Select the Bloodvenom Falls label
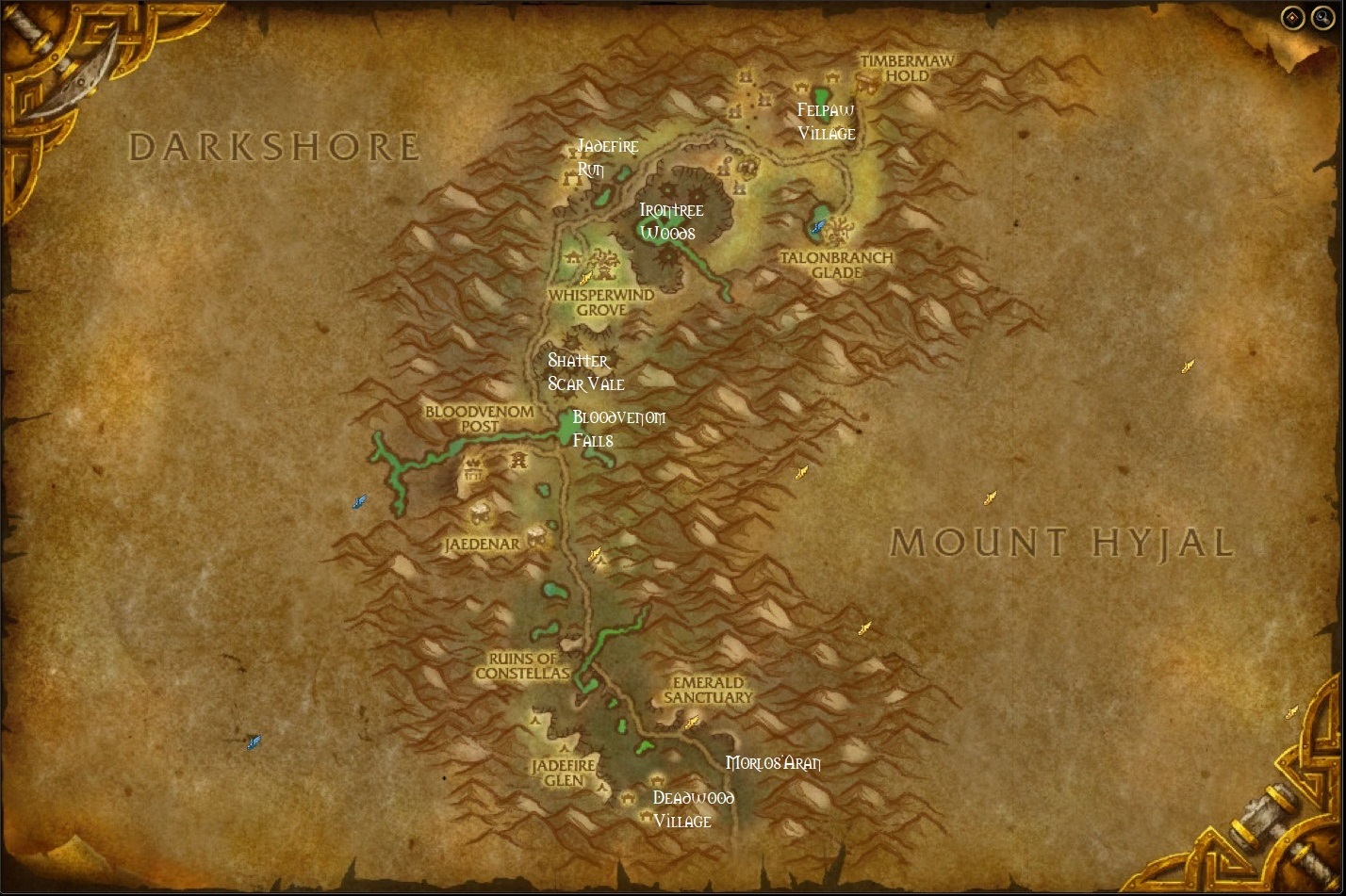The height and width of the screenshot is (896, 1346). tap(618, 429)
